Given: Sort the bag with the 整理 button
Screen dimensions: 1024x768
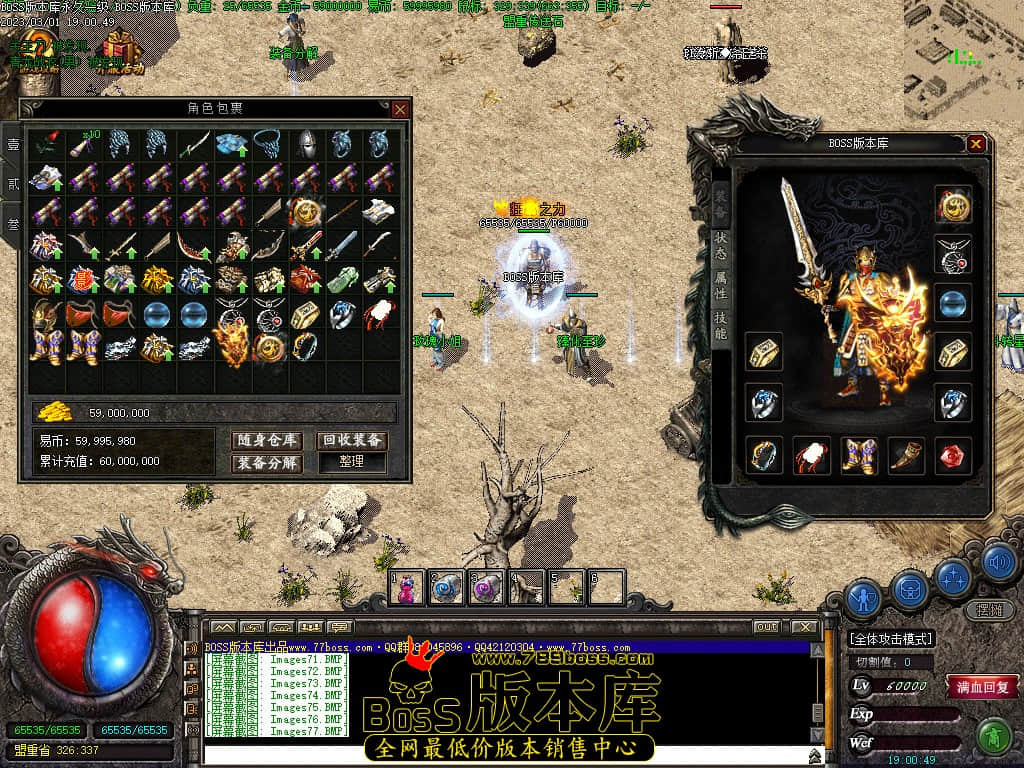Looking at the screenshot, I should pos(352,463).
